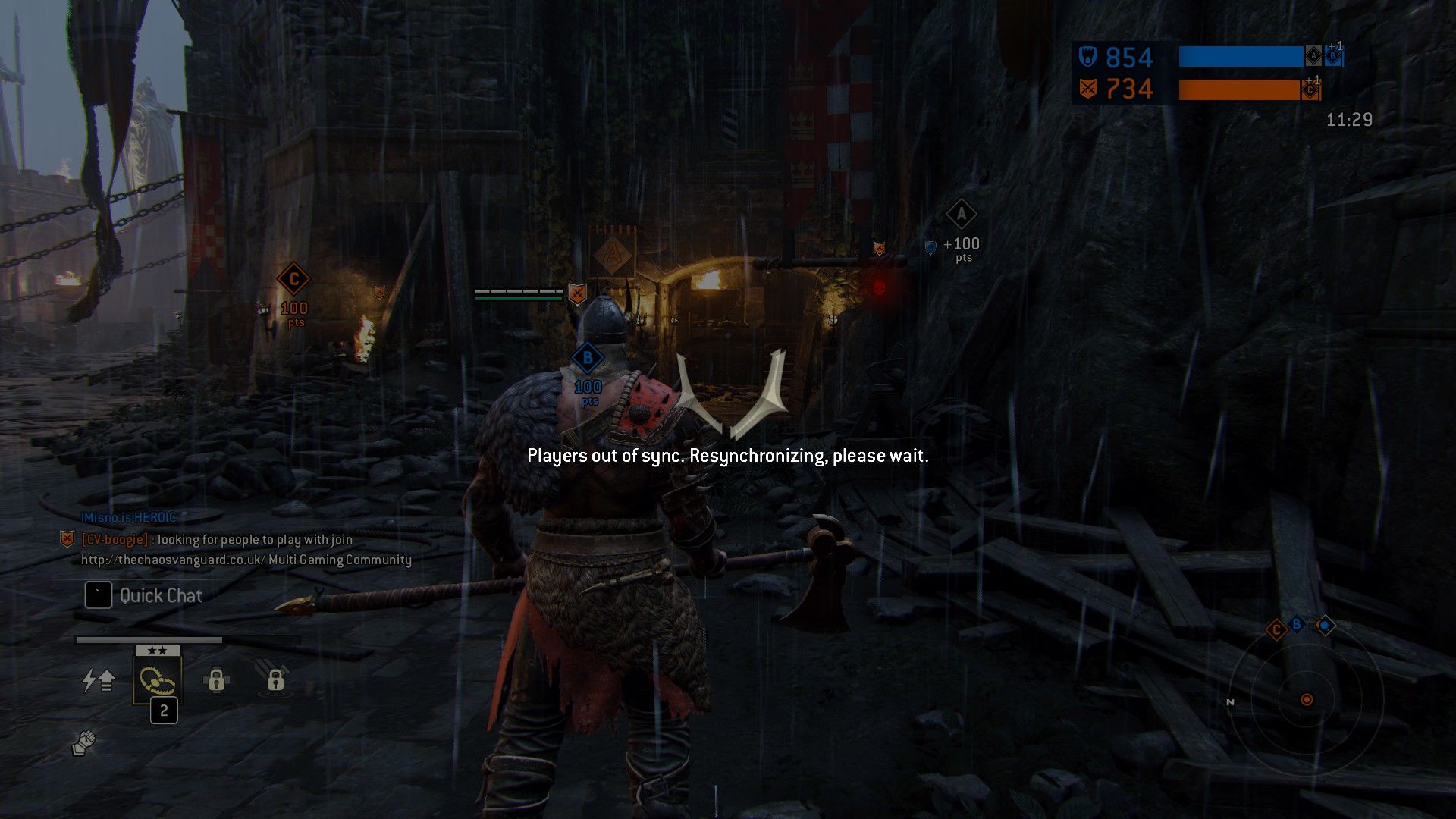Click the N compass indicator on the radar
The image size is (1456, 819).
1230,702
